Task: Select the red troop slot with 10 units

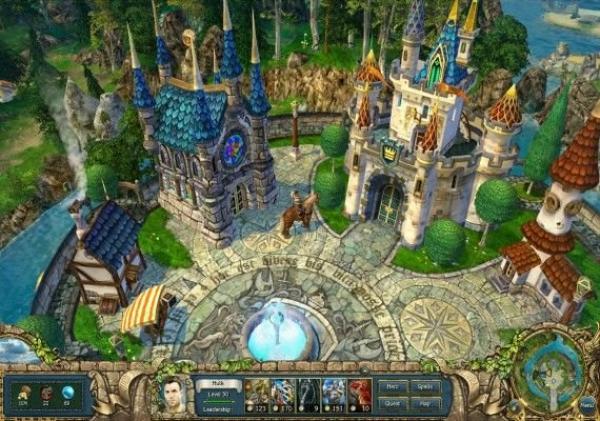Action: click(361, 393)
